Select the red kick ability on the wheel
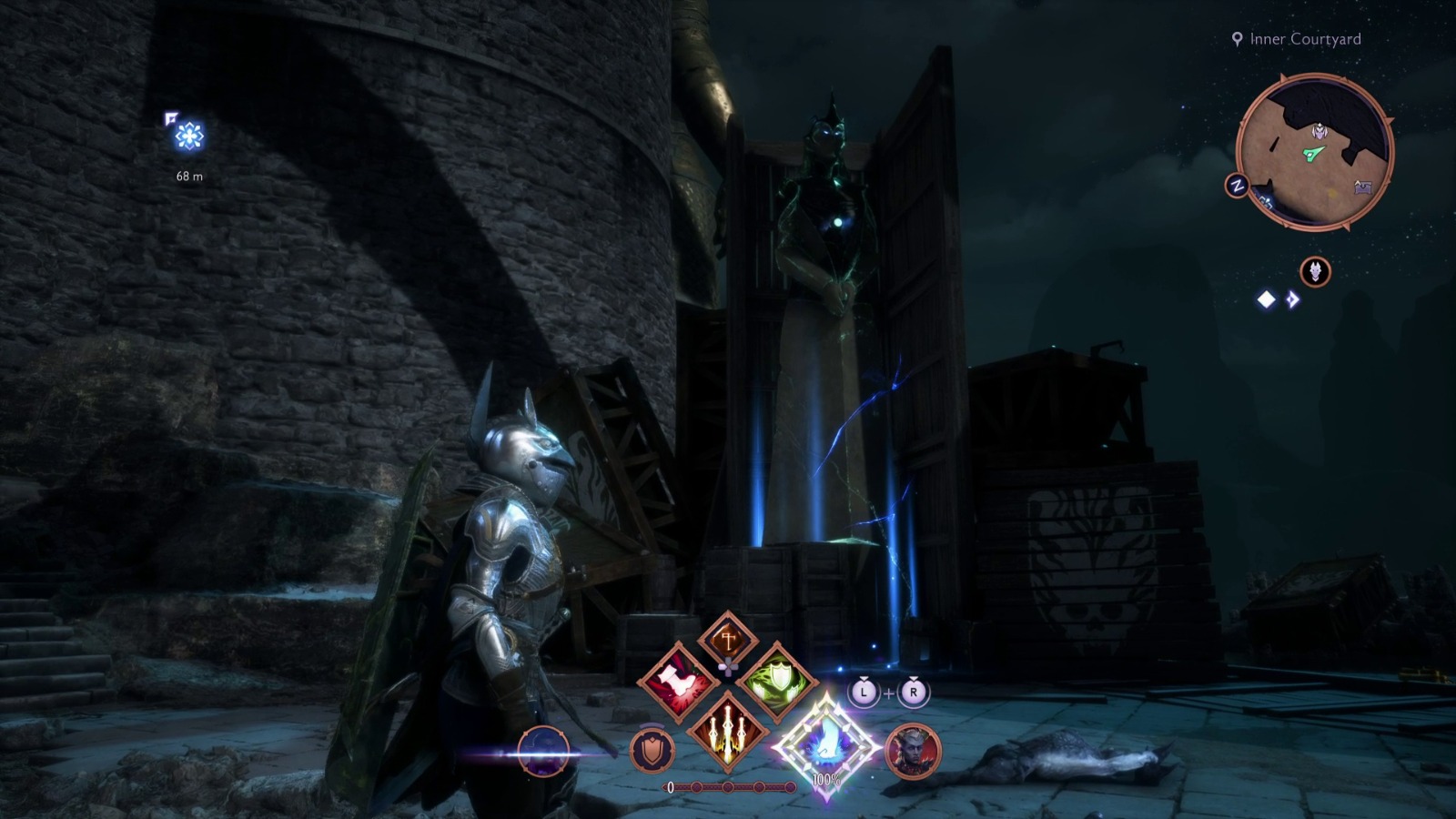The image size is (1456, 819). tap(679, 682)
